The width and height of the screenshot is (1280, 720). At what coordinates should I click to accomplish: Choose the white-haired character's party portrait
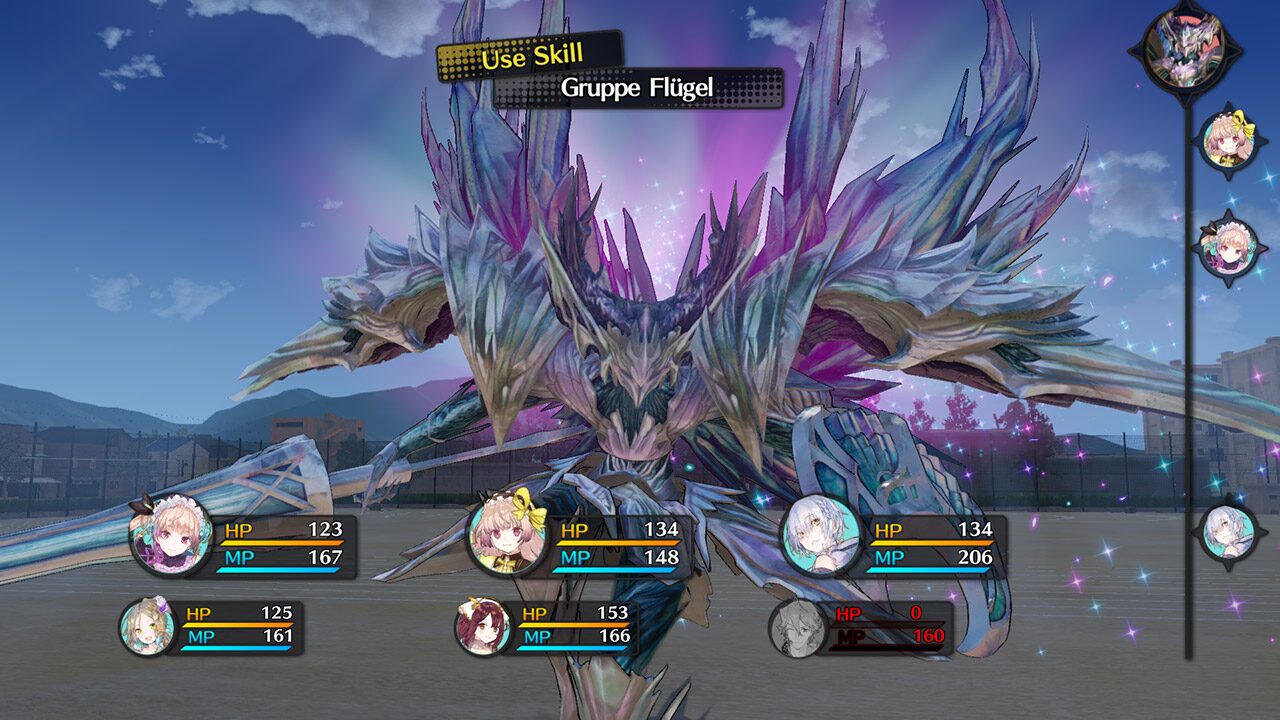821,536
